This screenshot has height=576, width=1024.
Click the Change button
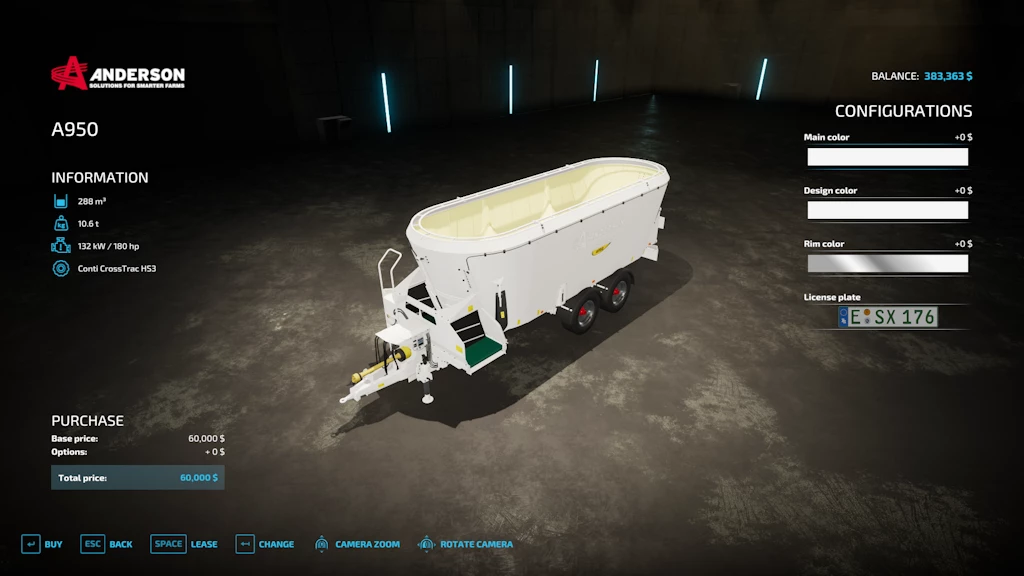(x=265, y=544)
